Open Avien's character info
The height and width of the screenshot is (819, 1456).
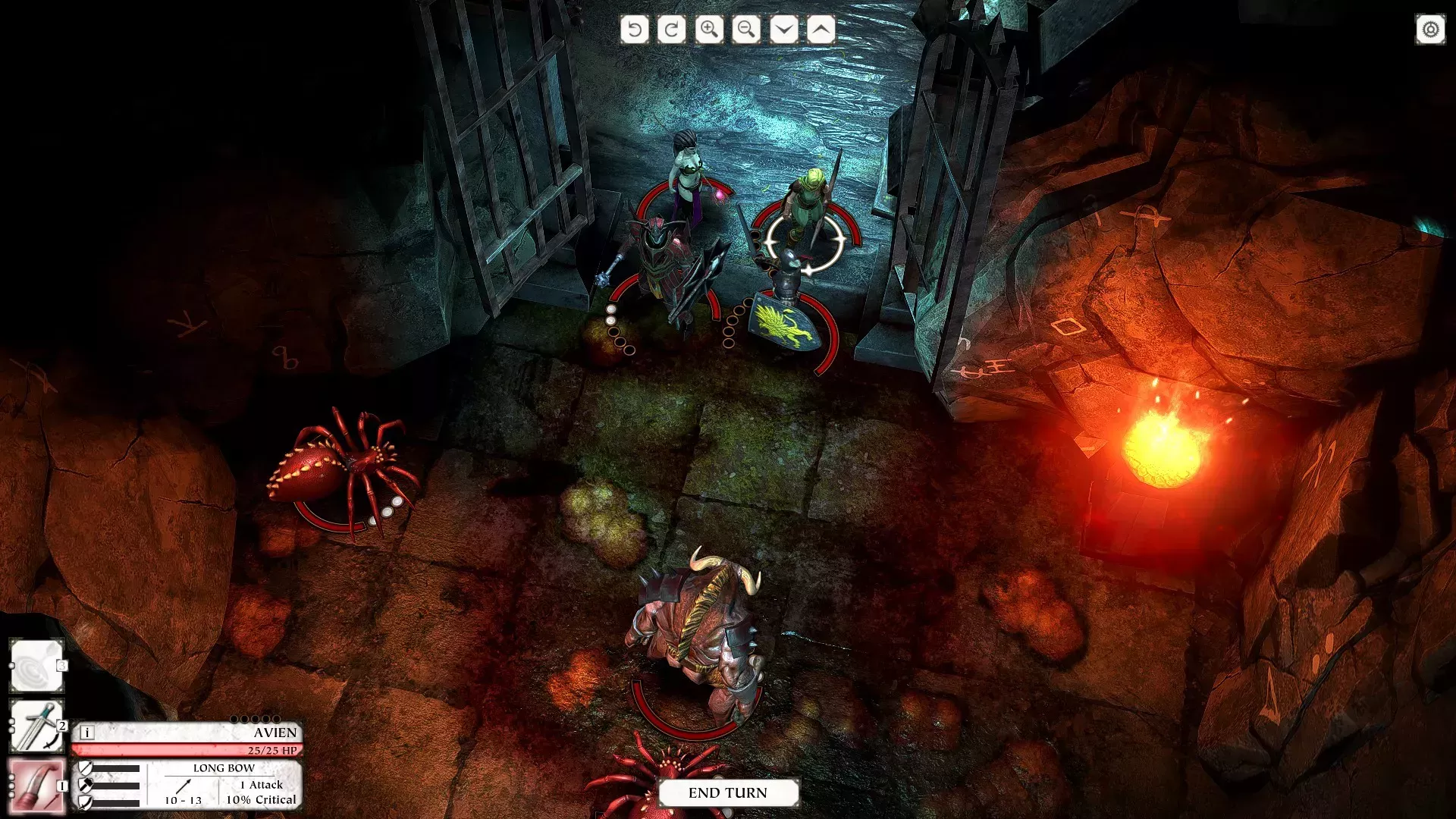click(87, 733)
